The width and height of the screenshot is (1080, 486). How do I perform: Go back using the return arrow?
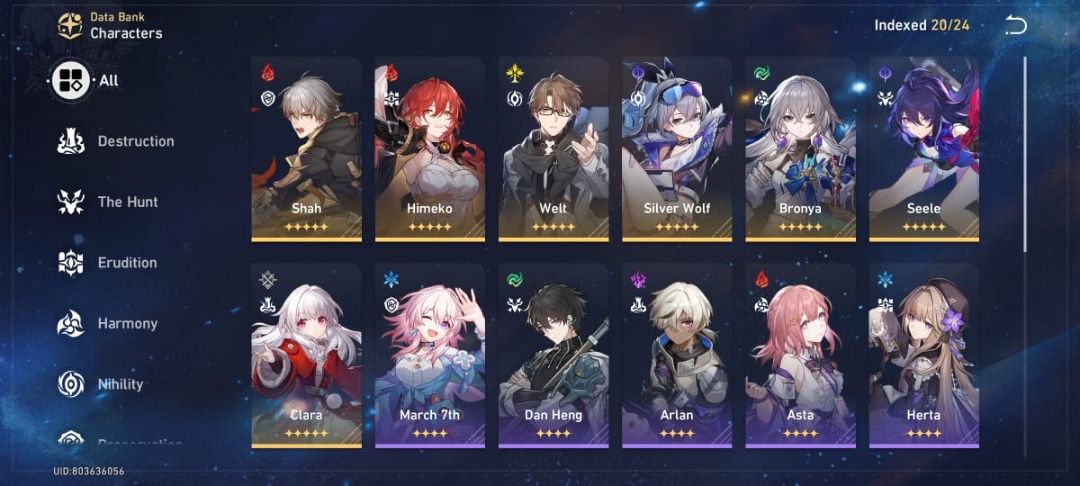coord(1016,26)
